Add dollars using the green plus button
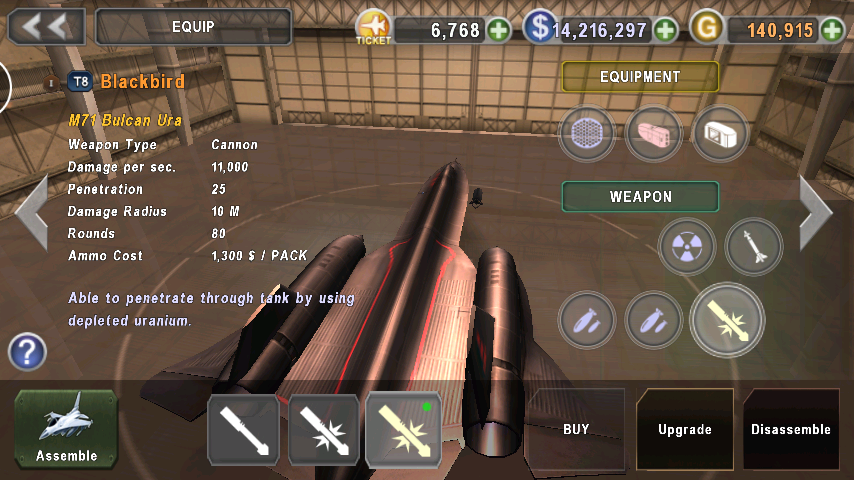Image resolution: width=854 pixels, height=480 pixels. [x=666, y=30]
